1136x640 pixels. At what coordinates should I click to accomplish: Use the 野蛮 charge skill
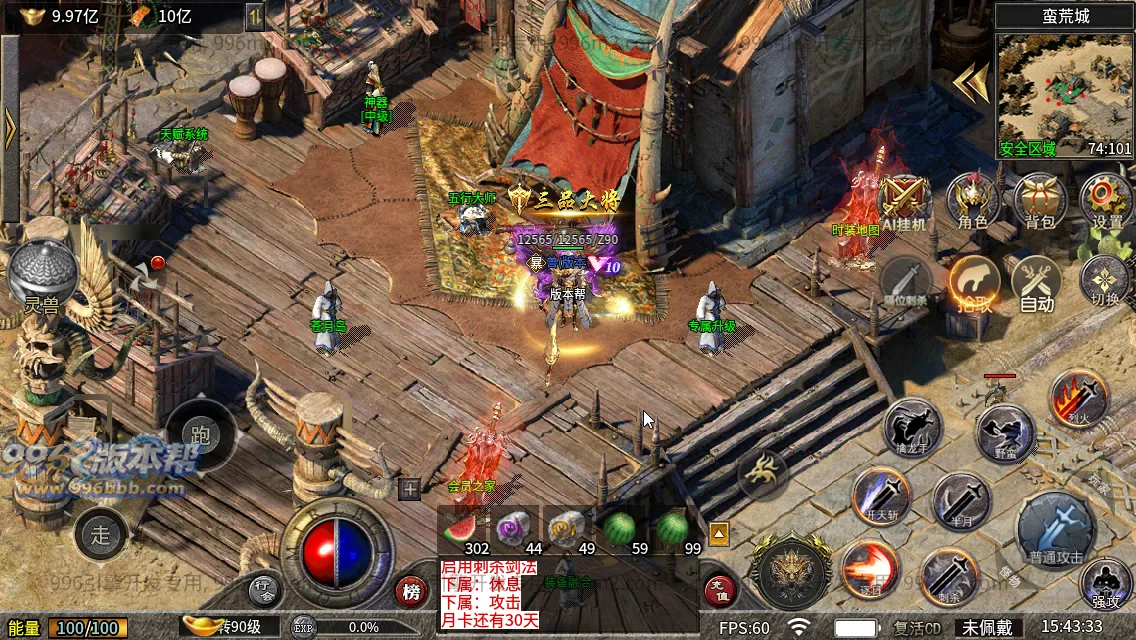[1005, 433]
